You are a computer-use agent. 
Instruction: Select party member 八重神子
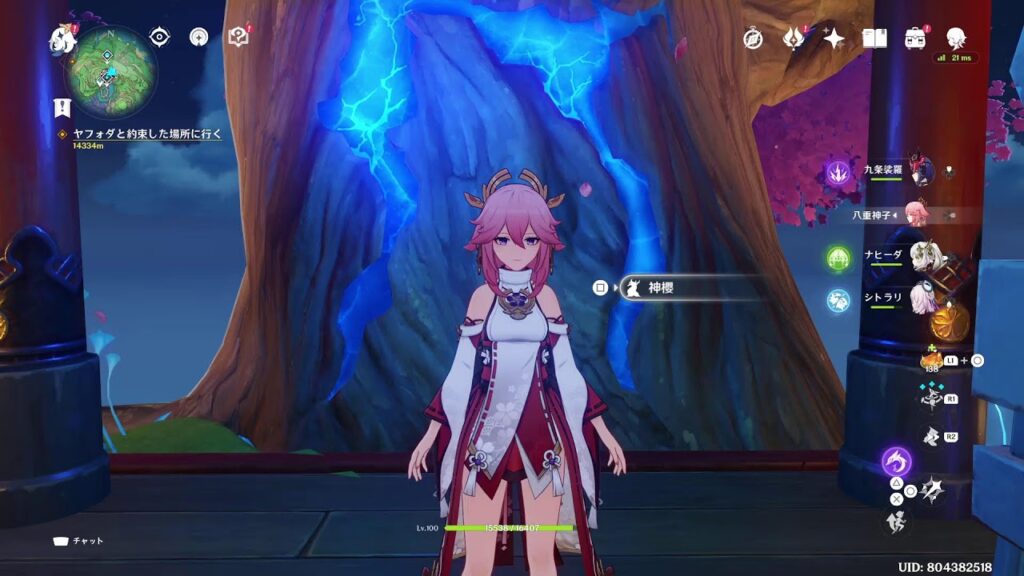[918, 213]
